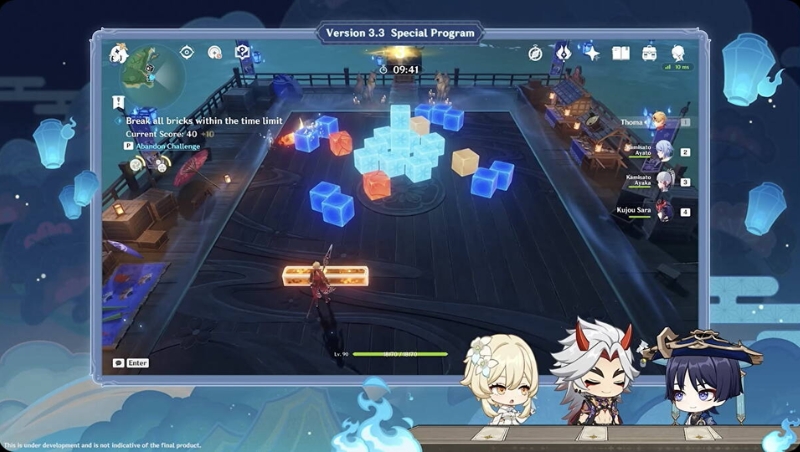The height and width of the screenshot is (452, 800).
Task: Open the events icon beside the compass
Action: pos(563,53)
